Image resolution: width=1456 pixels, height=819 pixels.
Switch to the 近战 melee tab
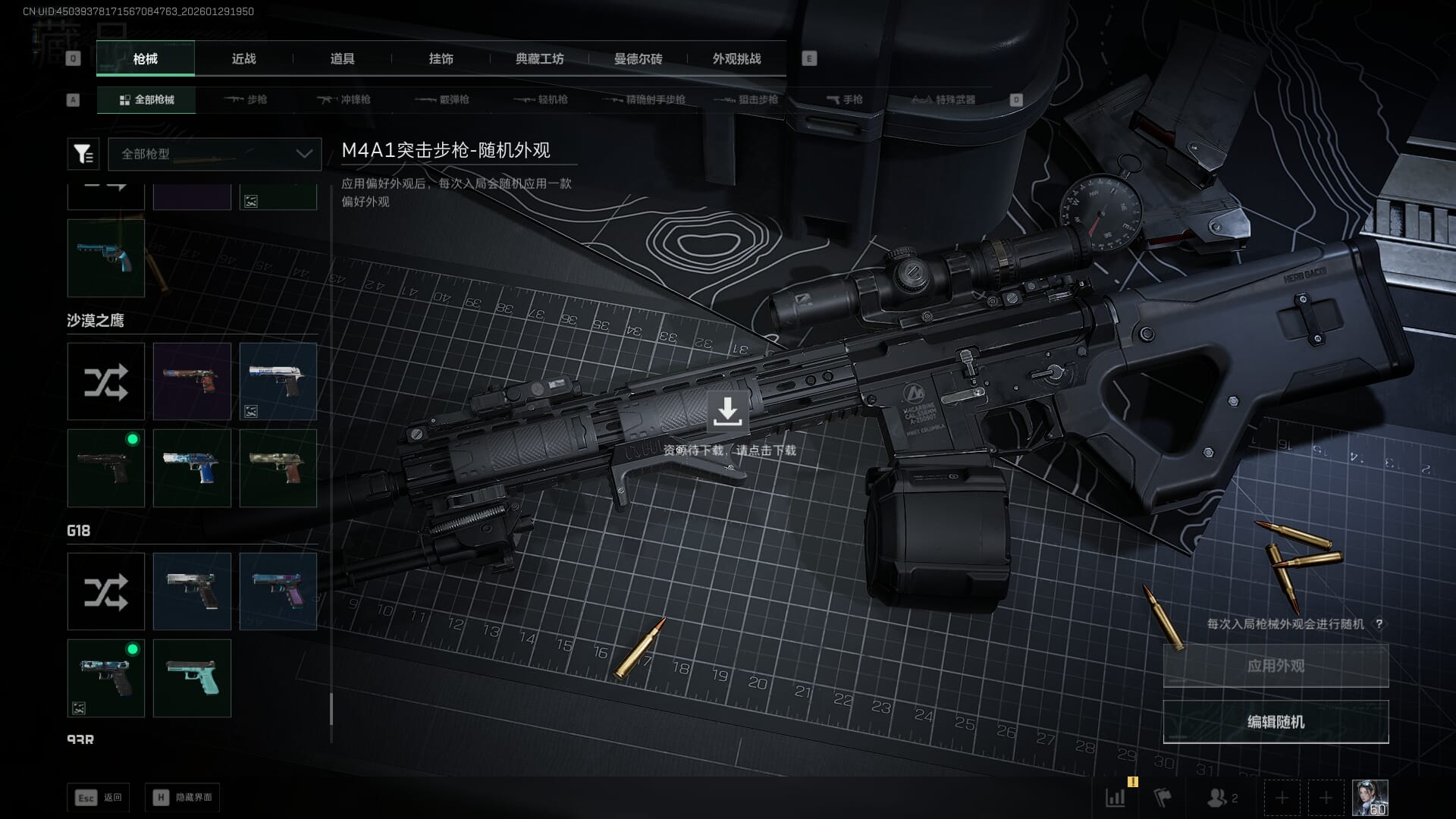pyautogui.click(x=243, y=58)
